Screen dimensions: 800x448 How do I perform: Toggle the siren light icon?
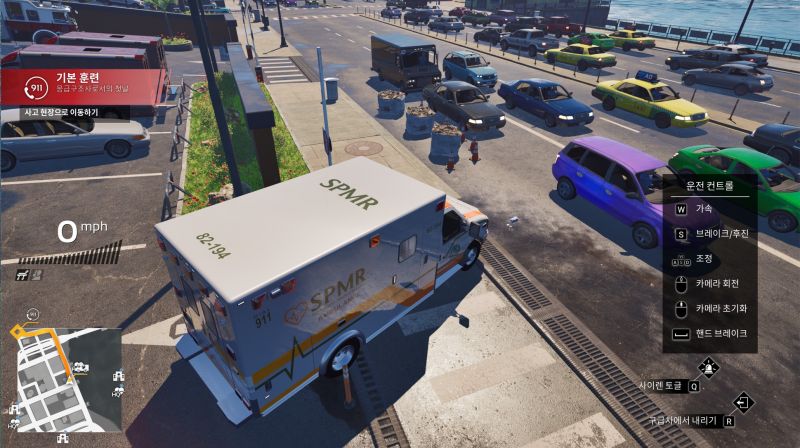click(x=708, y=366)
